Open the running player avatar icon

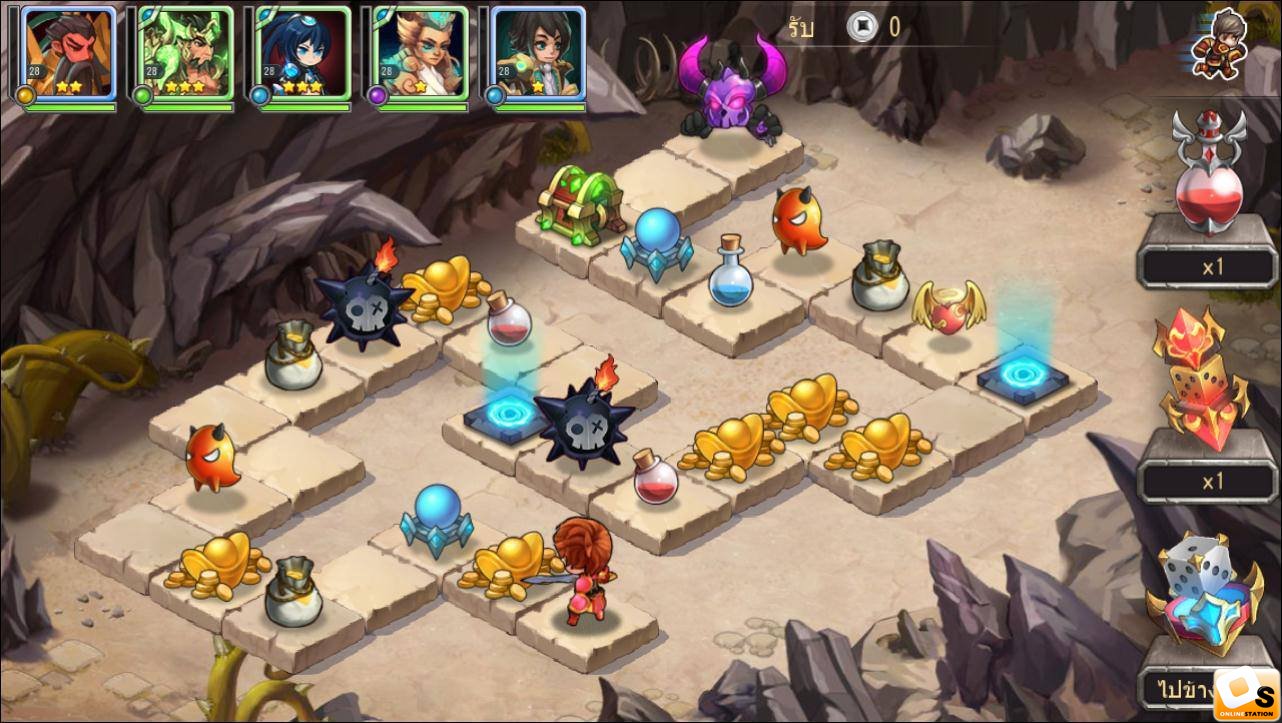1220,43
